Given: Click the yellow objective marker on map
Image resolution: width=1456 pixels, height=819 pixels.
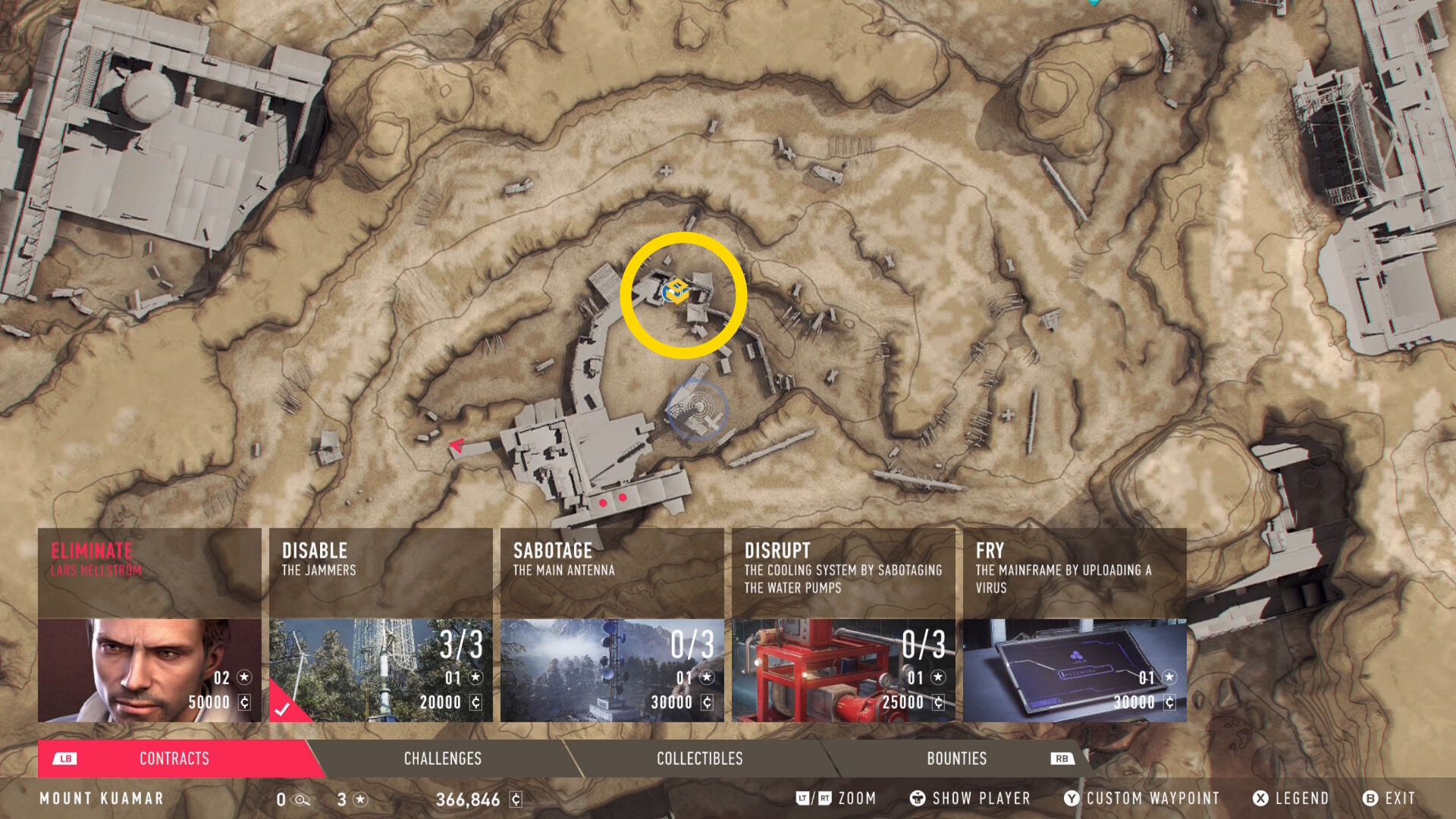Looking at the screenshot, I should [x=677, y=290].
